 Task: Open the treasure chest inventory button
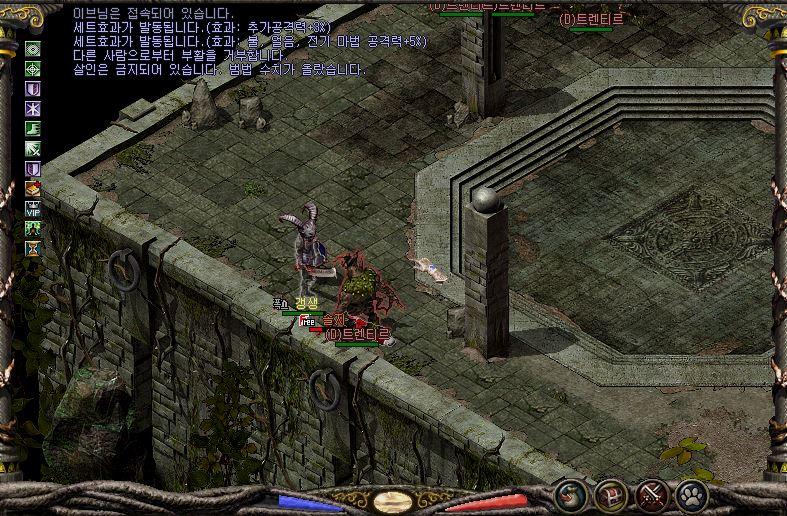pyautogui.click(x=610, y=494)
